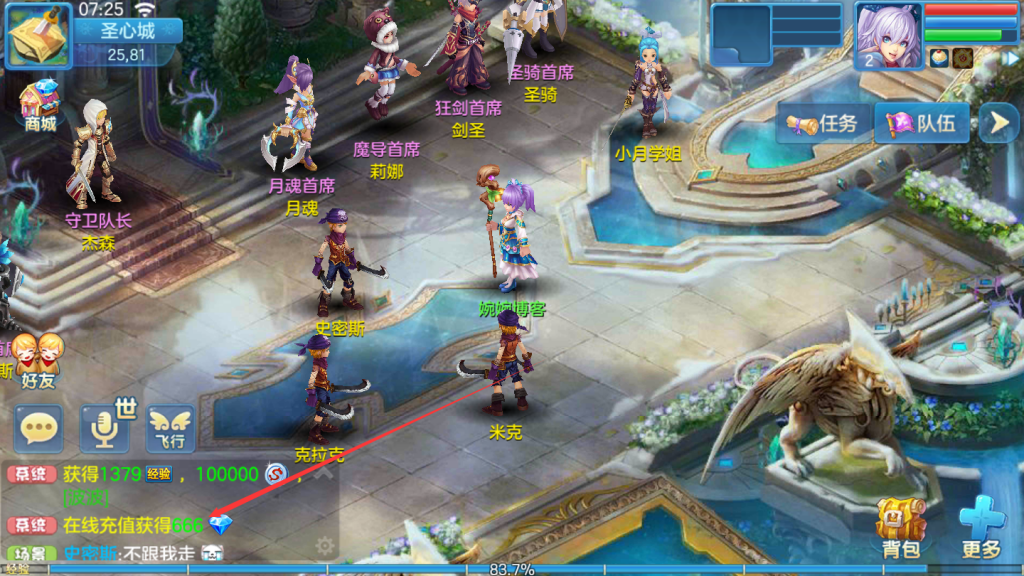
Task: Switch to the 队伍 team tab
Action: (921, 124)
